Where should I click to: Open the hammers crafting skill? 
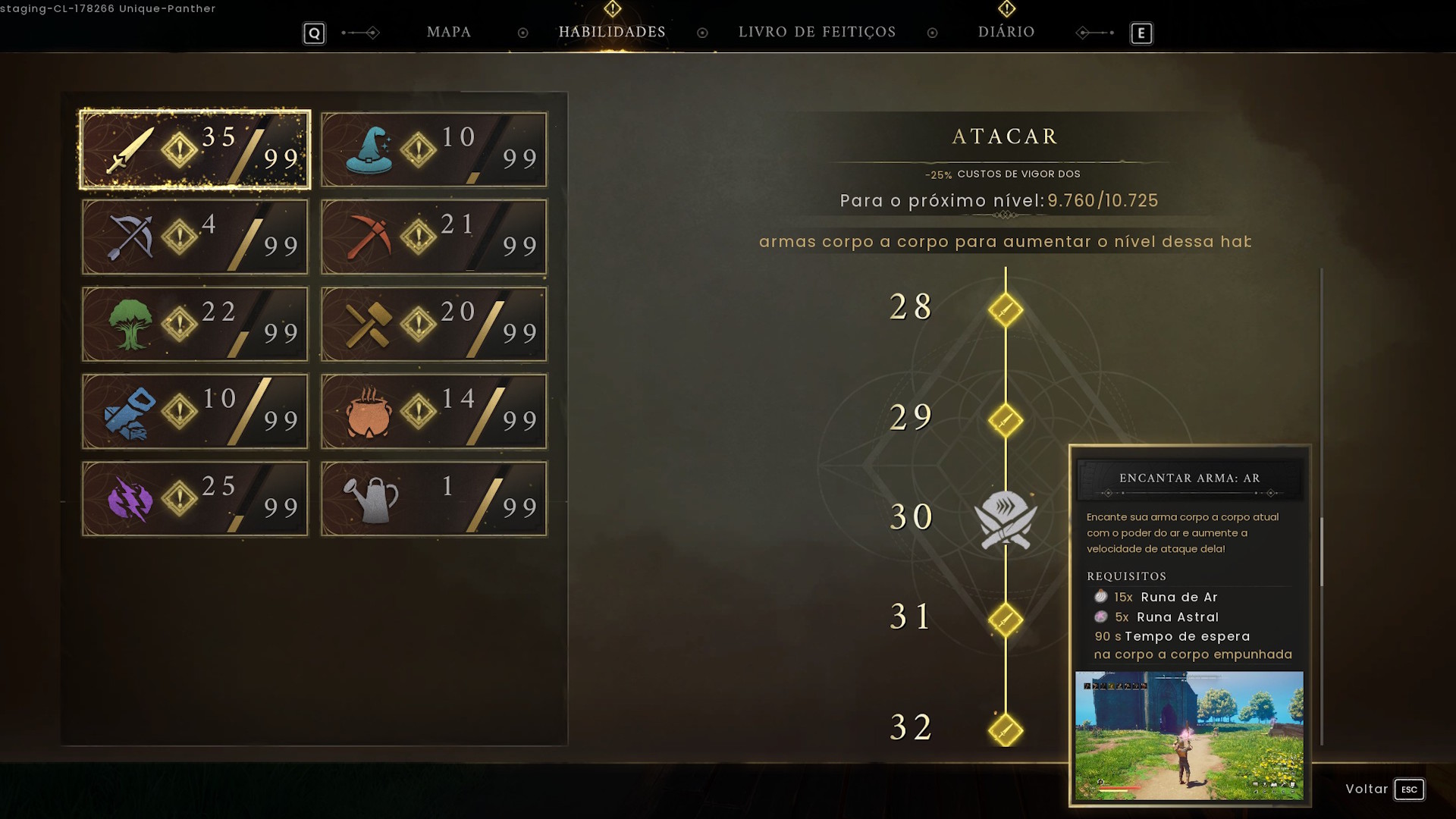click(433, 324)
